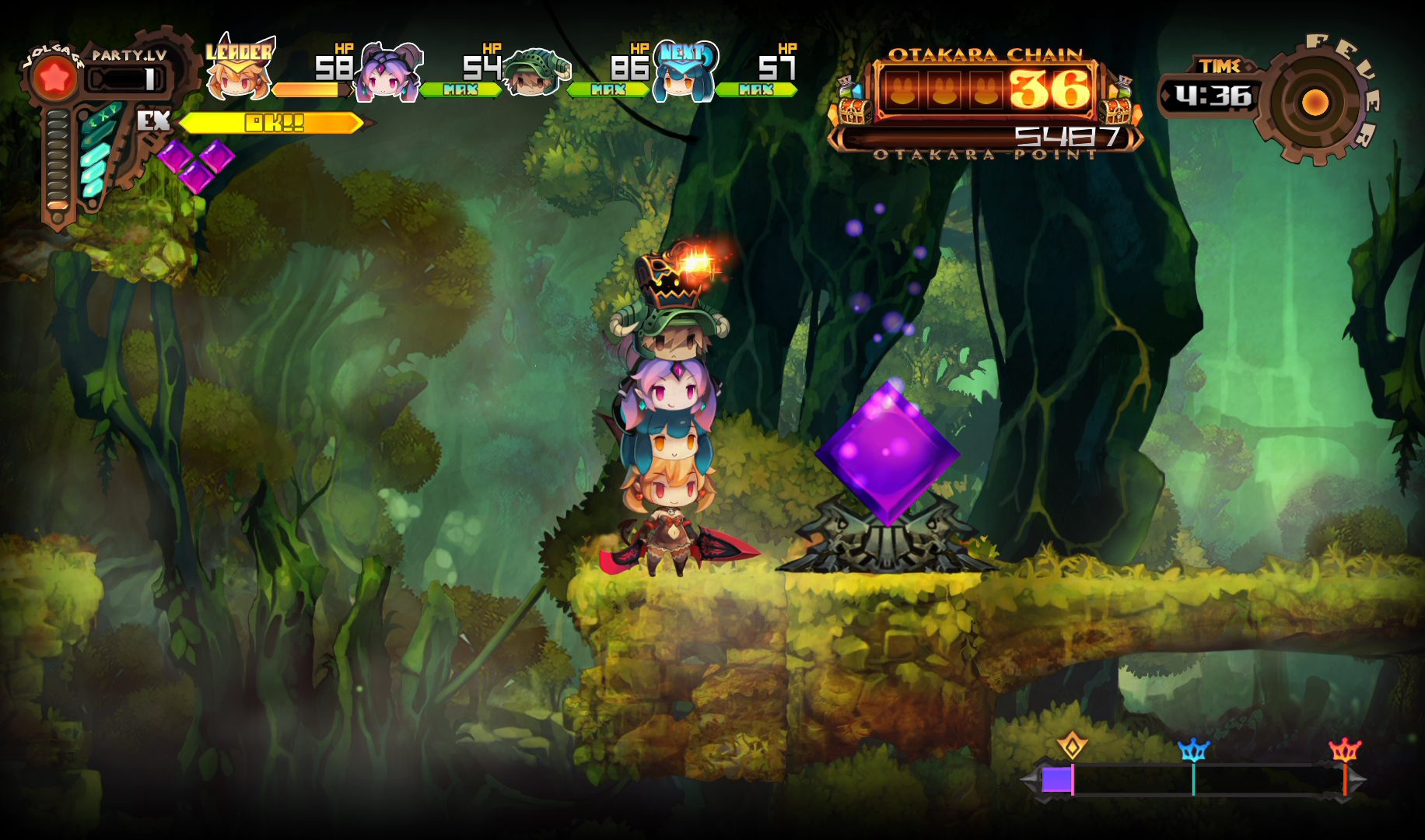
Task: Click the Fever gear emblem
Action: click(x=1315, y=102)
